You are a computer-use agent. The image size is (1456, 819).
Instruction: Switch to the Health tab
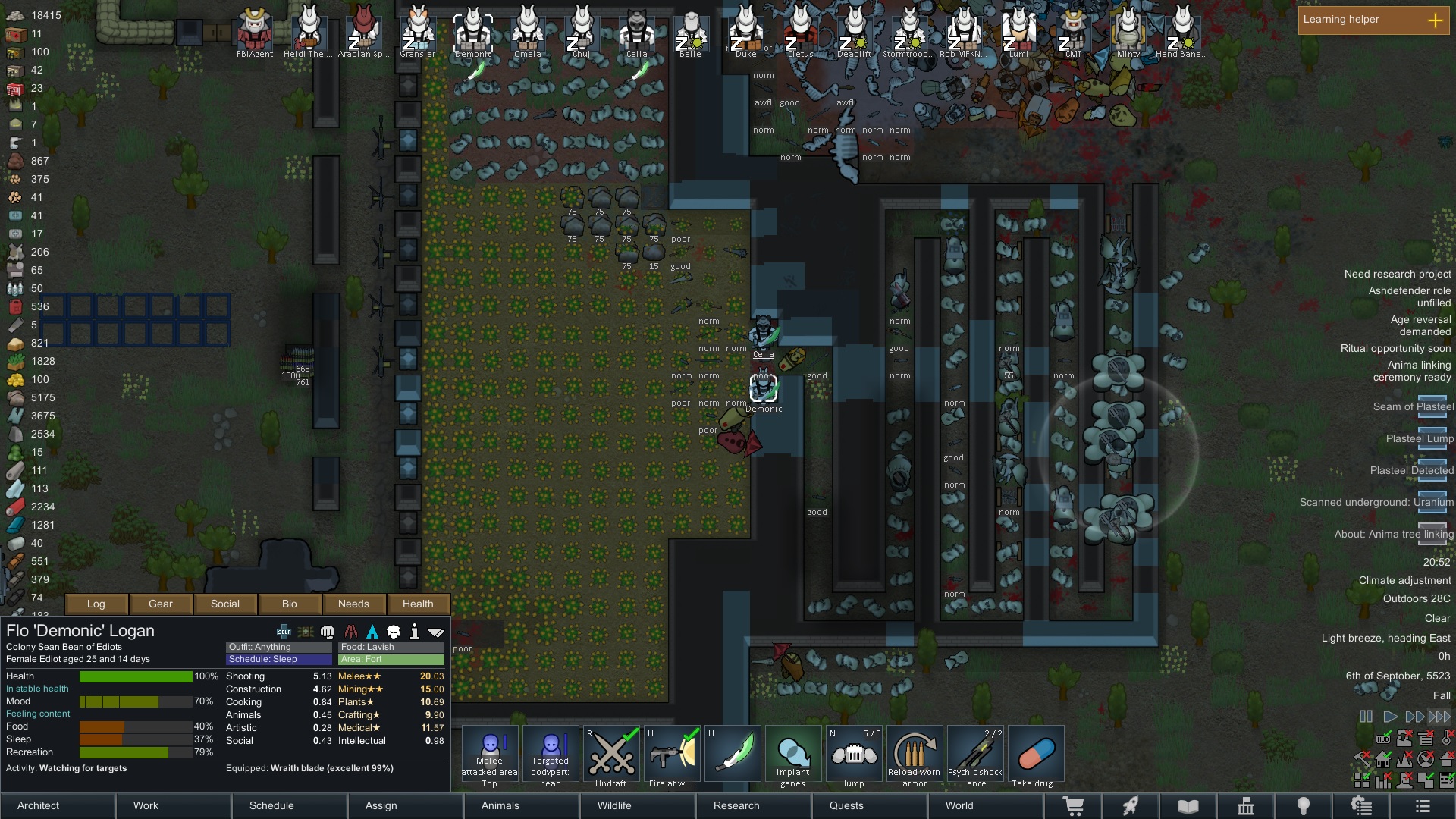[x=418, y=604]
